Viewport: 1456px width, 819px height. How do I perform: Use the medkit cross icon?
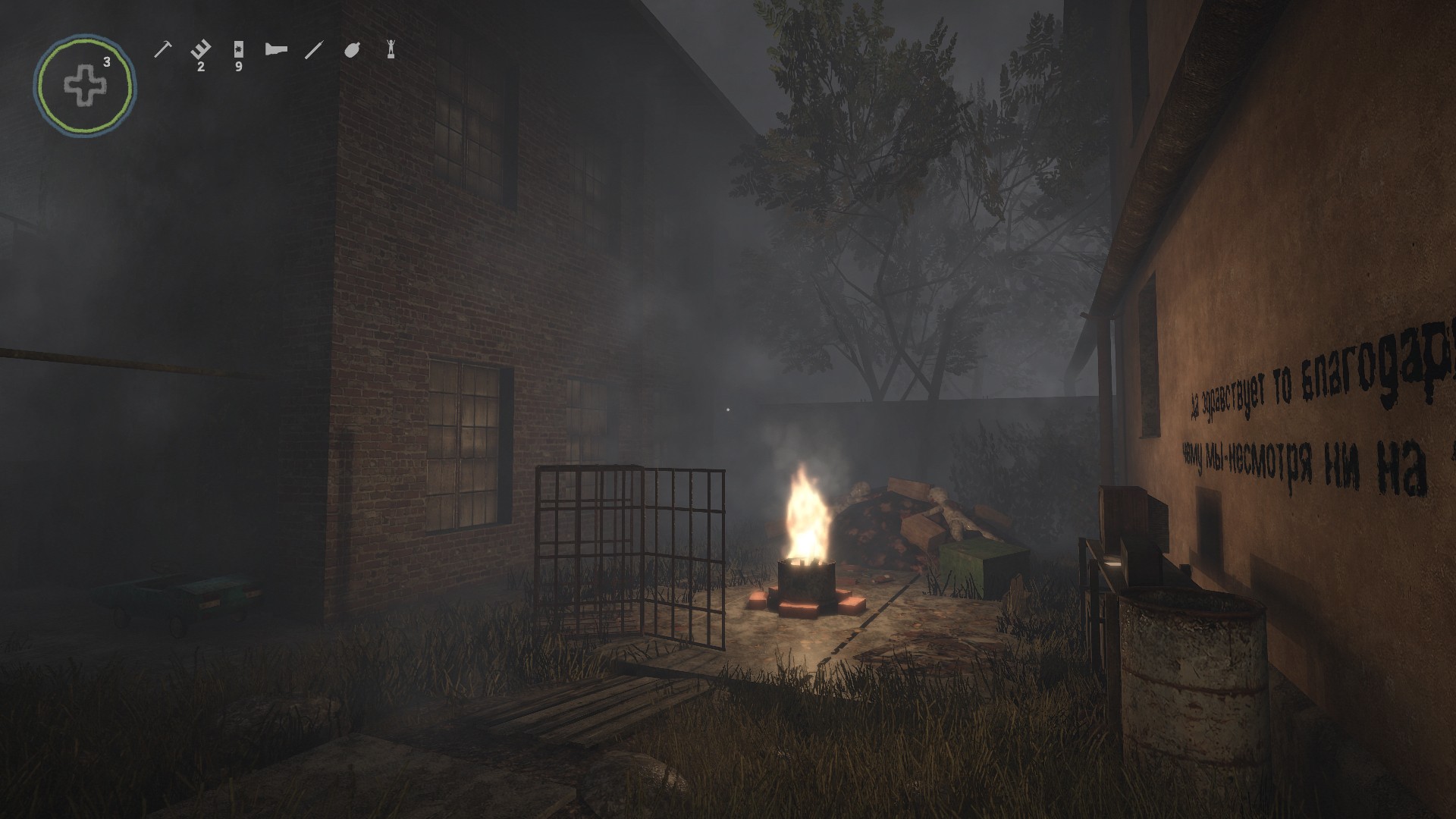pos(85,86)
